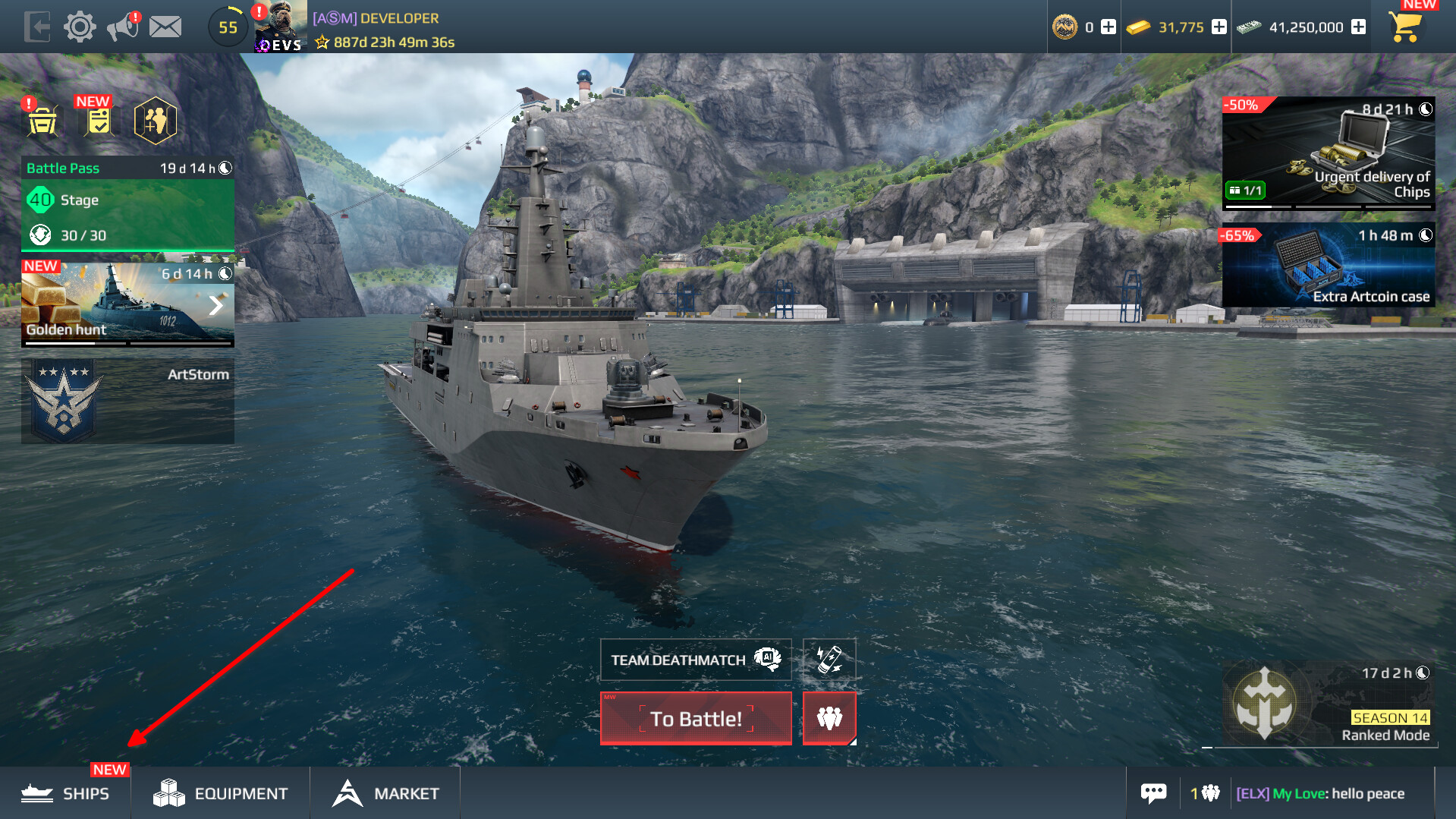Viewport: 1456px width, 819px height.
Task: Open the Ships menu
Action: (66, 793)
